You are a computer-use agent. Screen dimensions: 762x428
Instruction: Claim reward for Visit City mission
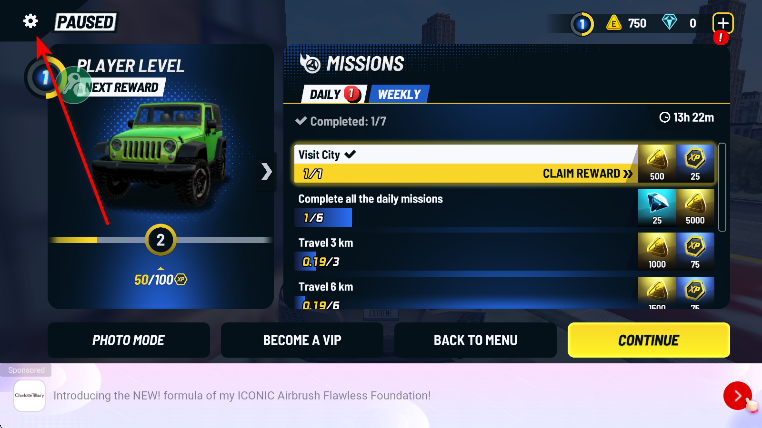pos(588,174)
